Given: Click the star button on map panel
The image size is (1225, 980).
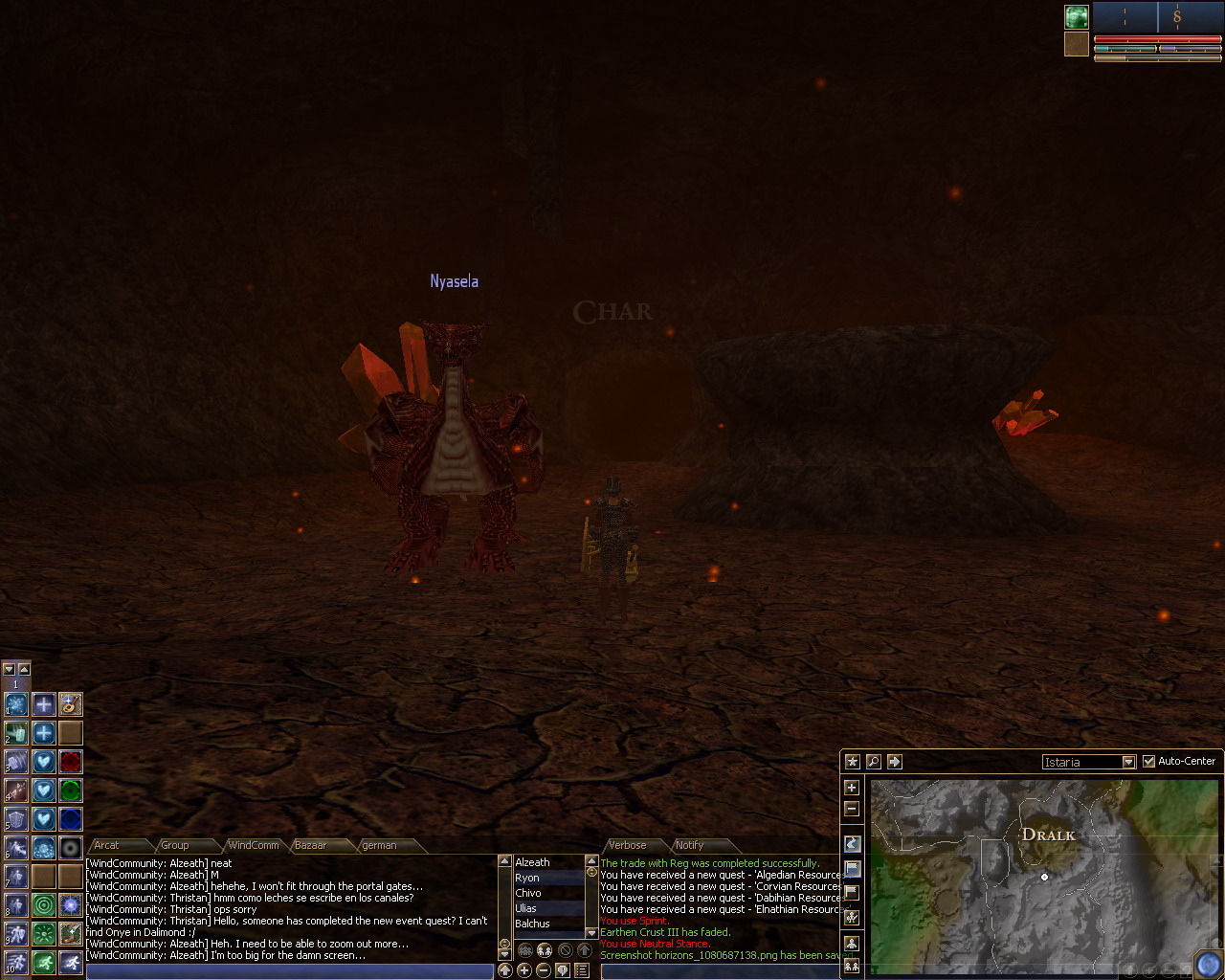Looking at the screenshot, I should (852, 762).
